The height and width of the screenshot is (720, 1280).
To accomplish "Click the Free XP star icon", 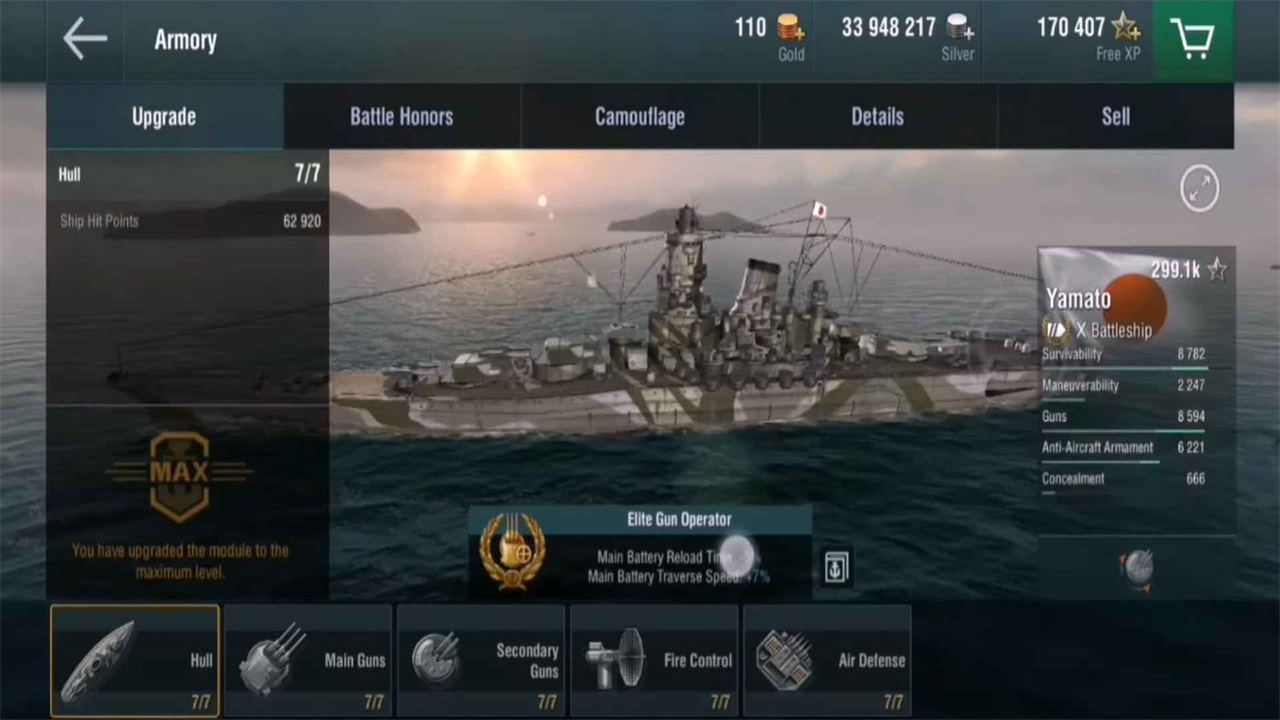I will (x=1125, y=27).
